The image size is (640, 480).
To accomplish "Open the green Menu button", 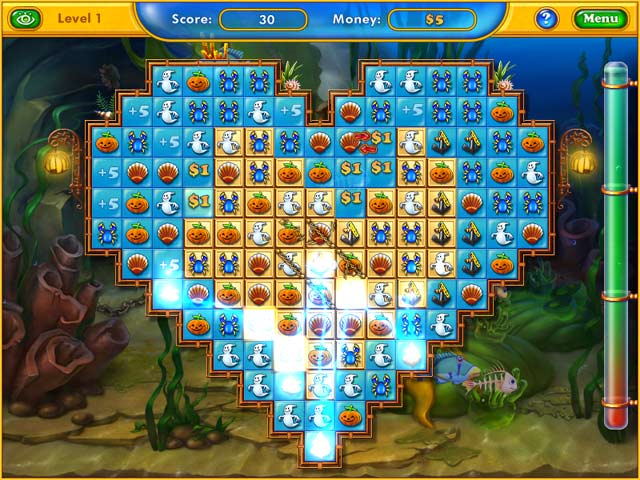I will pyautogui.click(x=600, y=18).
